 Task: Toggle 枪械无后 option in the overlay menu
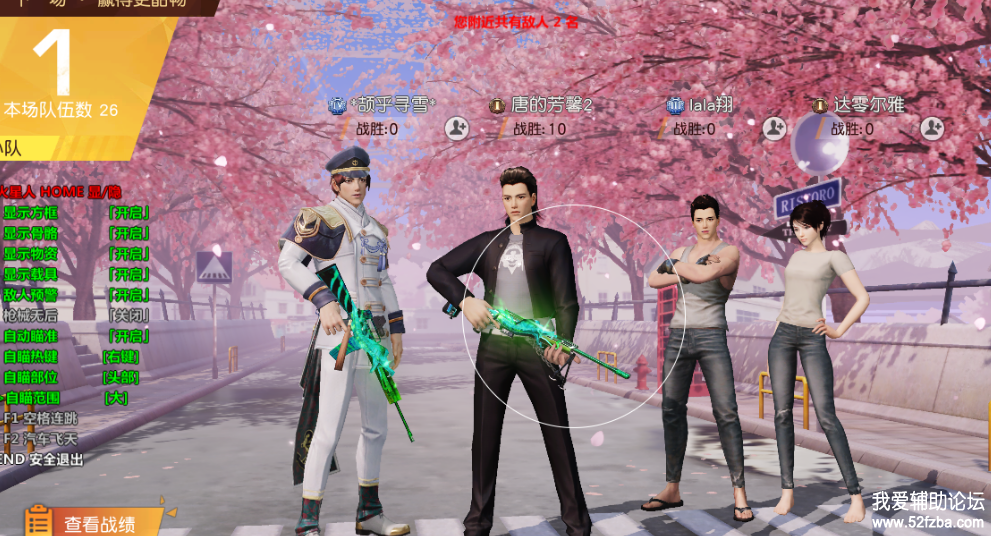pyautogui.click(x=129, y=315)
